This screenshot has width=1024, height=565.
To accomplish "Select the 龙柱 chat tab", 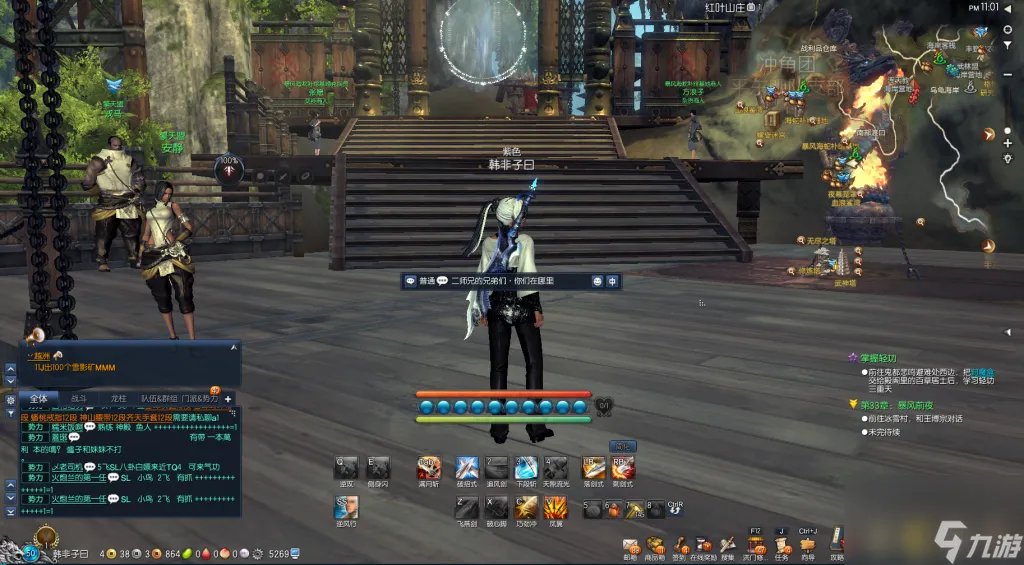I will coord(118,398).
